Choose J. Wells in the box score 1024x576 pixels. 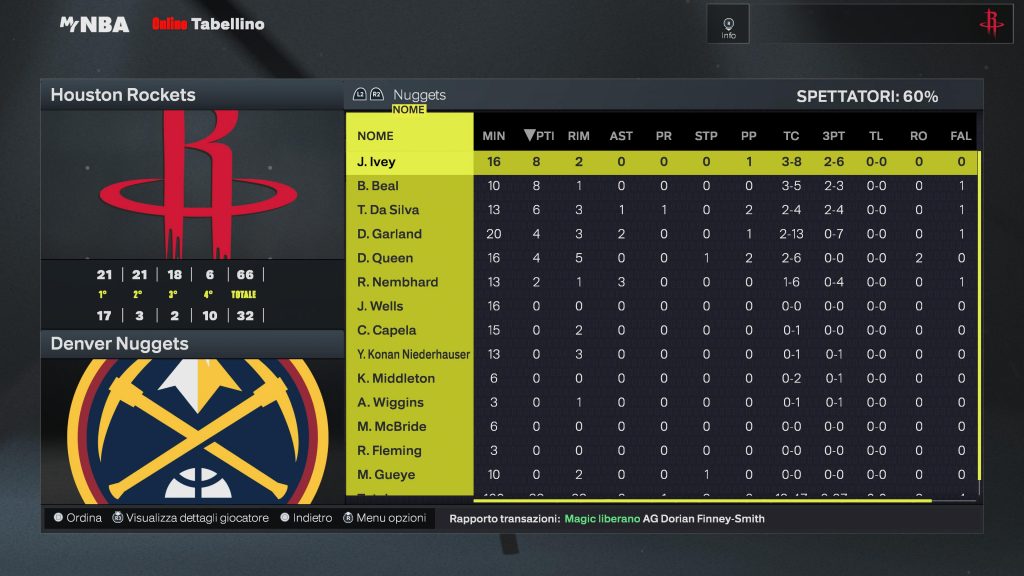[x=380, y=306]
